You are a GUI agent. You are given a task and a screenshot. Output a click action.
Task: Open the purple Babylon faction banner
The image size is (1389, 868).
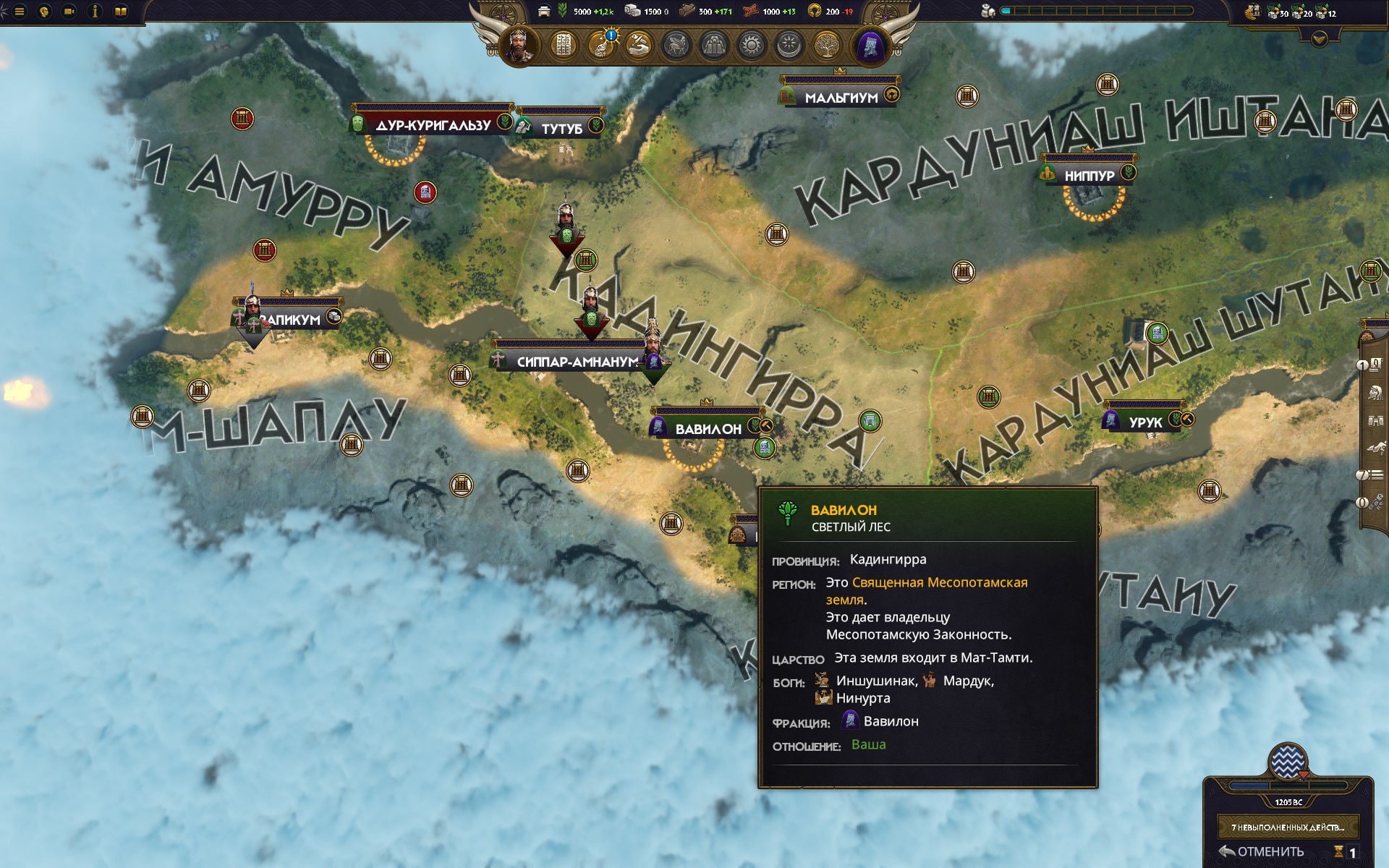[869, 46]
